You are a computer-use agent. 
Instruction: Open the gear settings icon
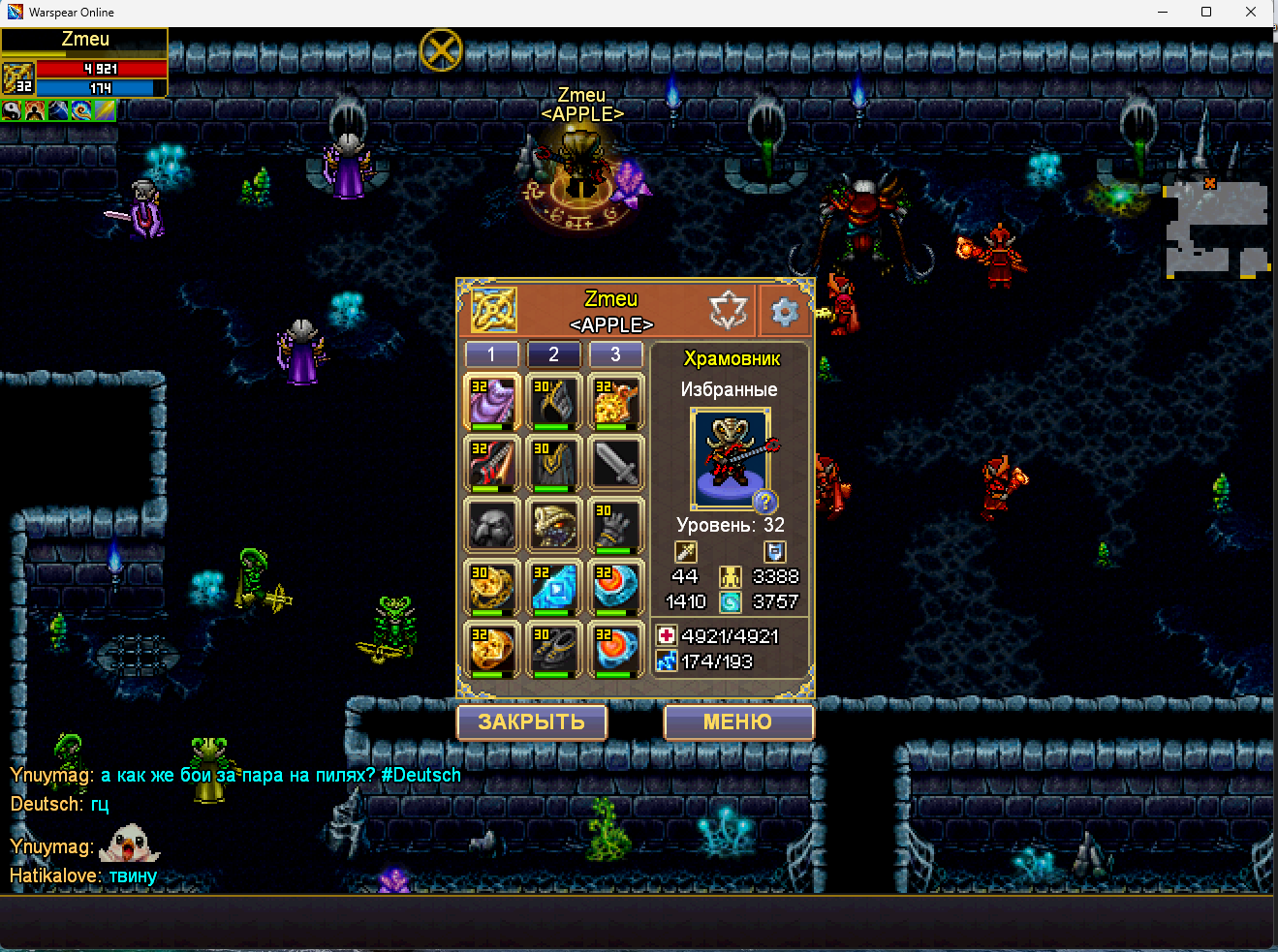pyautogui.click(x=785, y=311)
